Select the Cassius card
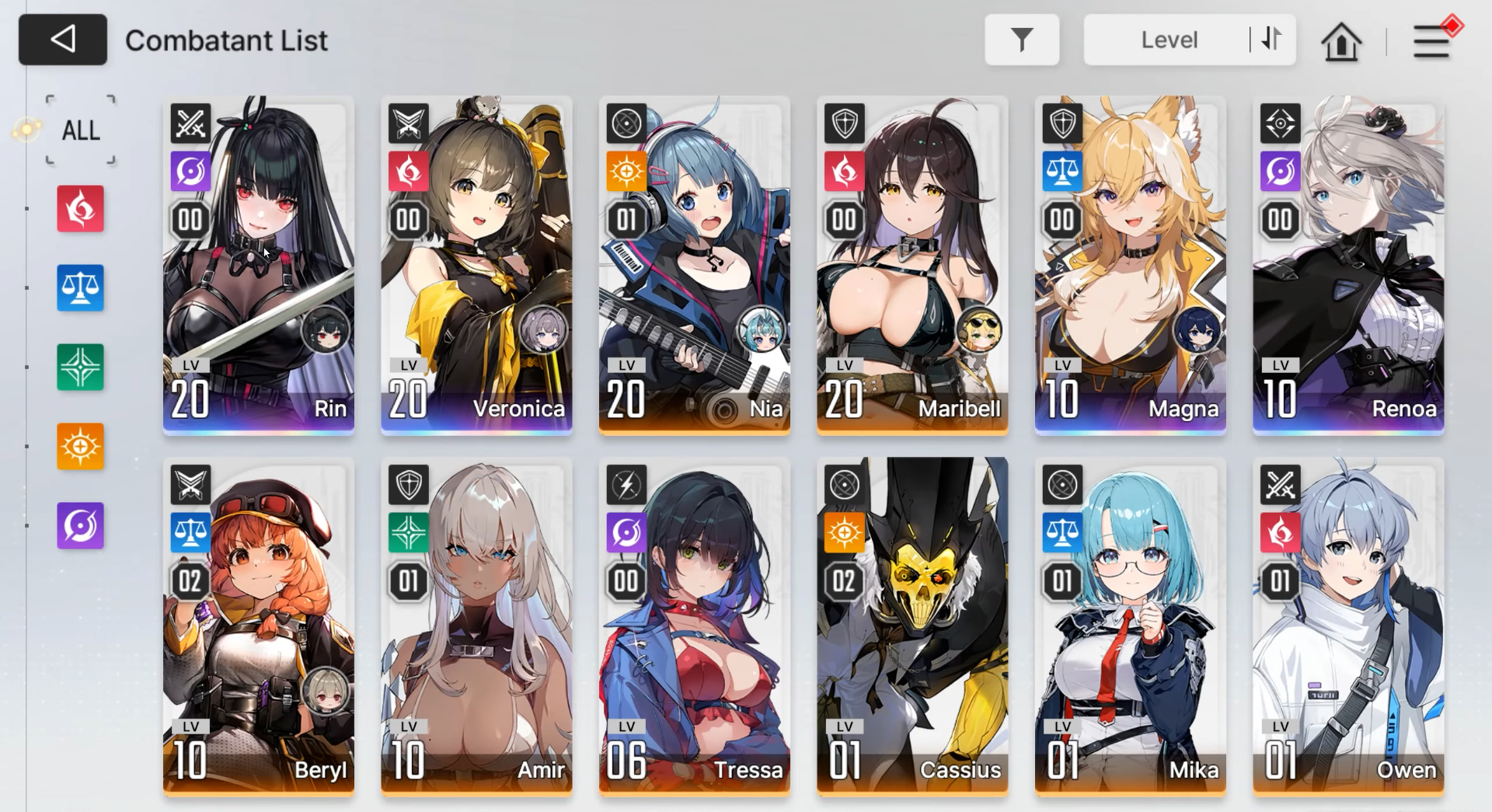This screenshot has height=812, width=1492. pyautogui.click(x=912, y=626)
